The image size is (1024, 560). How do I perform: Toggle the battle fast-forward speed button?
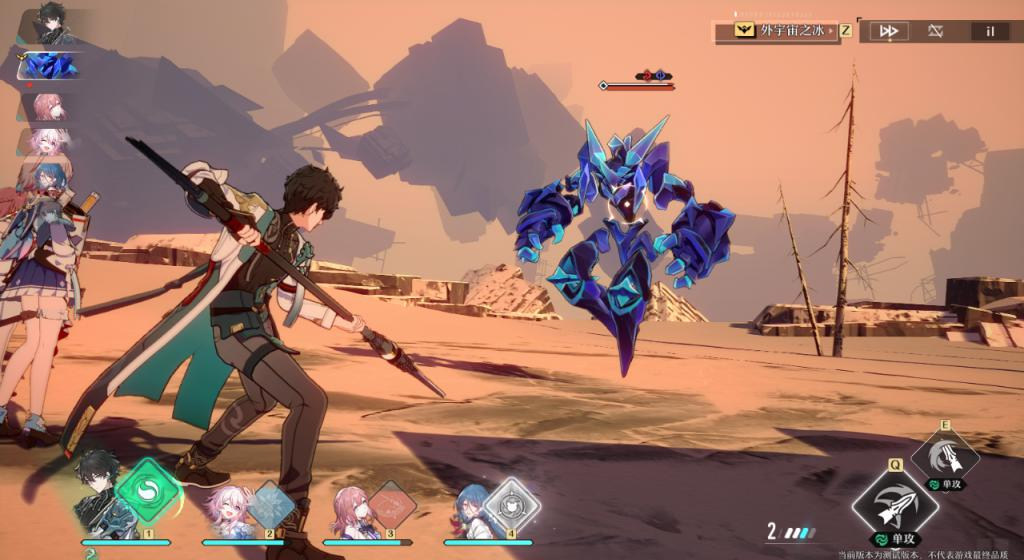pos(887,31)
